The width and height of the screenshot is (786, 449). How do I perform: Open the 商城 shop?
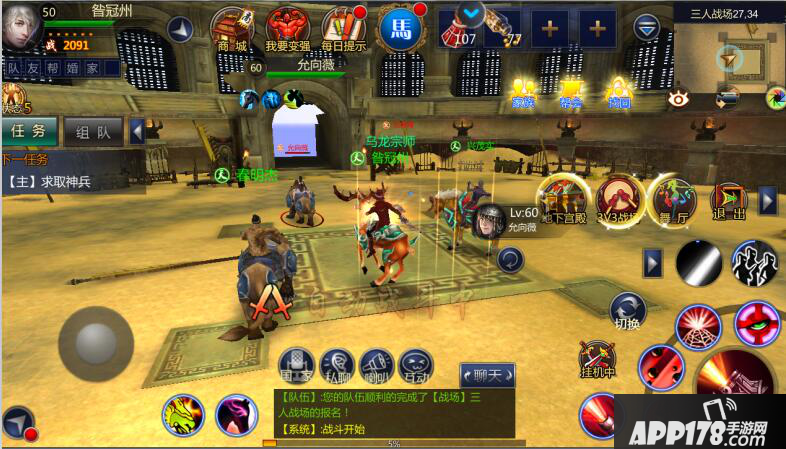[232, 28]
